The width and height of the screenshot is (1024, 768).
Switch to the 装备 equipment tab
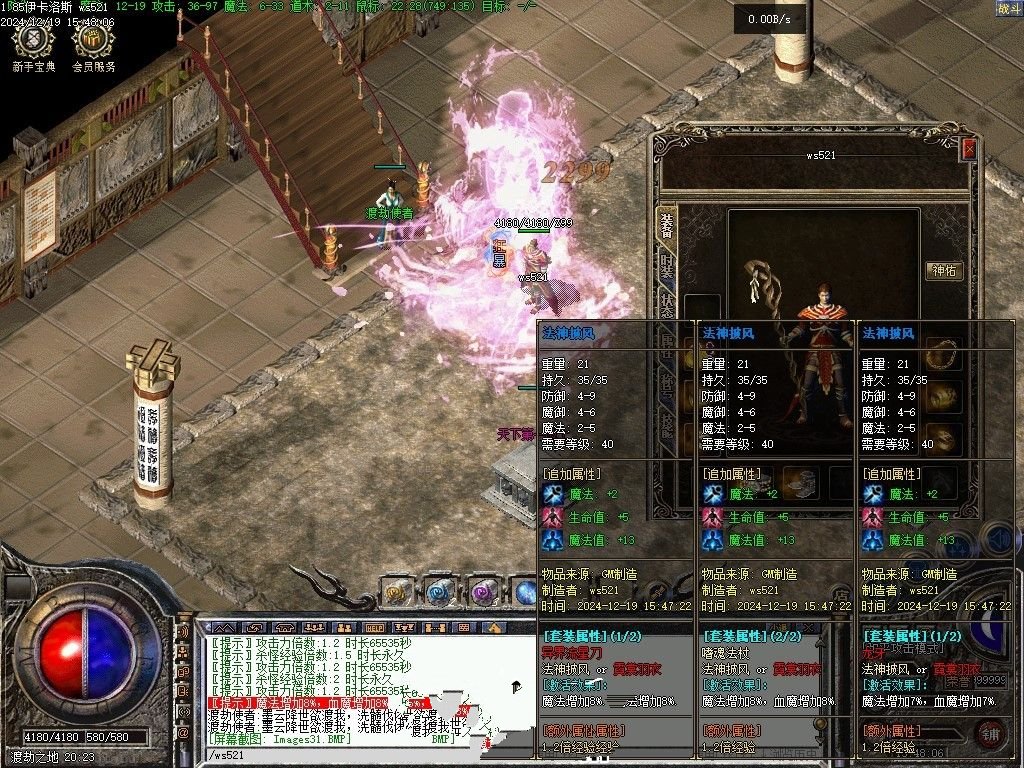point(666,226)
